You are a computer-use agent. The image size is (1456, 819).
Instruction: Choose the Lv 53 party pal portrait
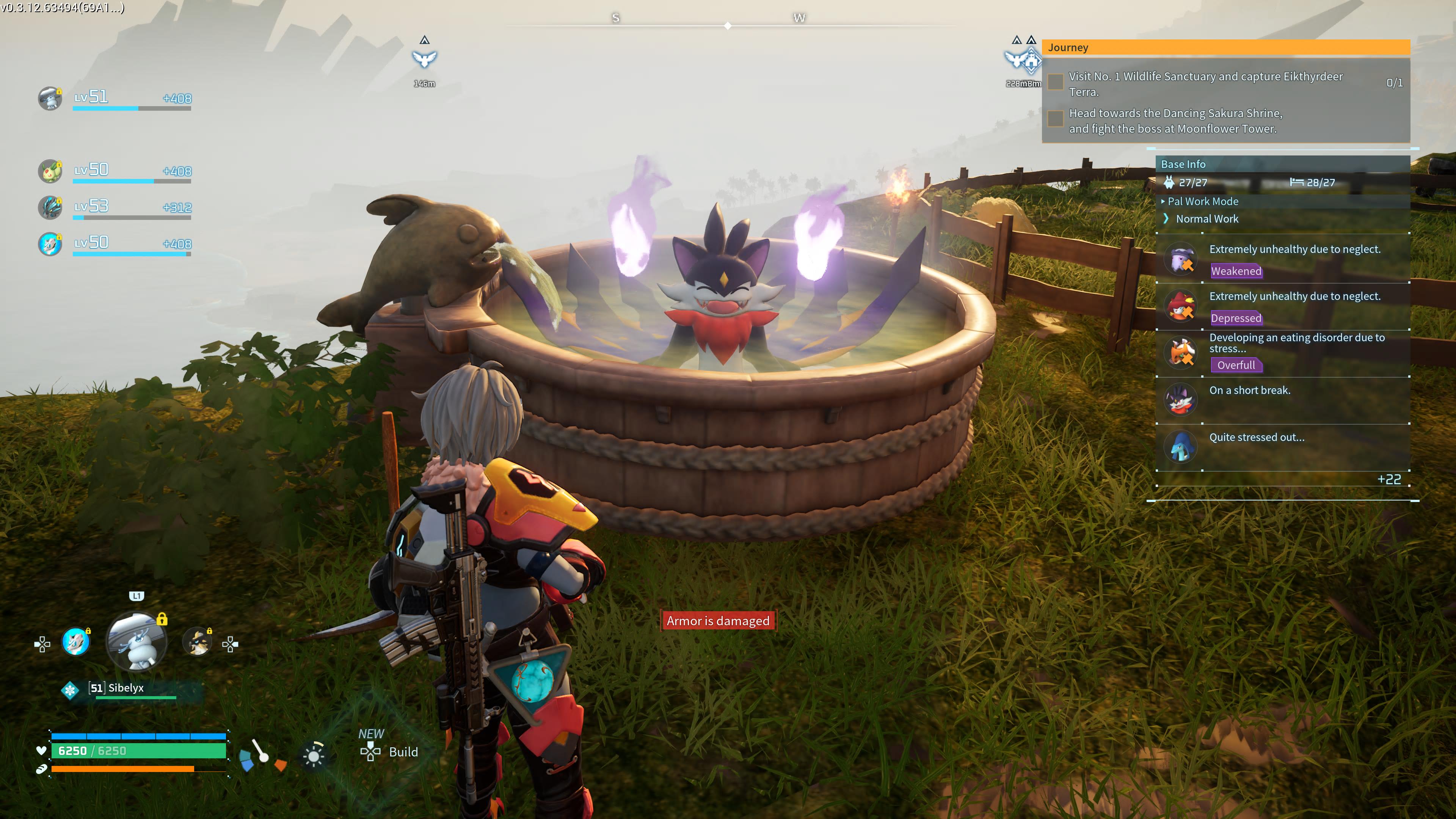coord(50,207)
